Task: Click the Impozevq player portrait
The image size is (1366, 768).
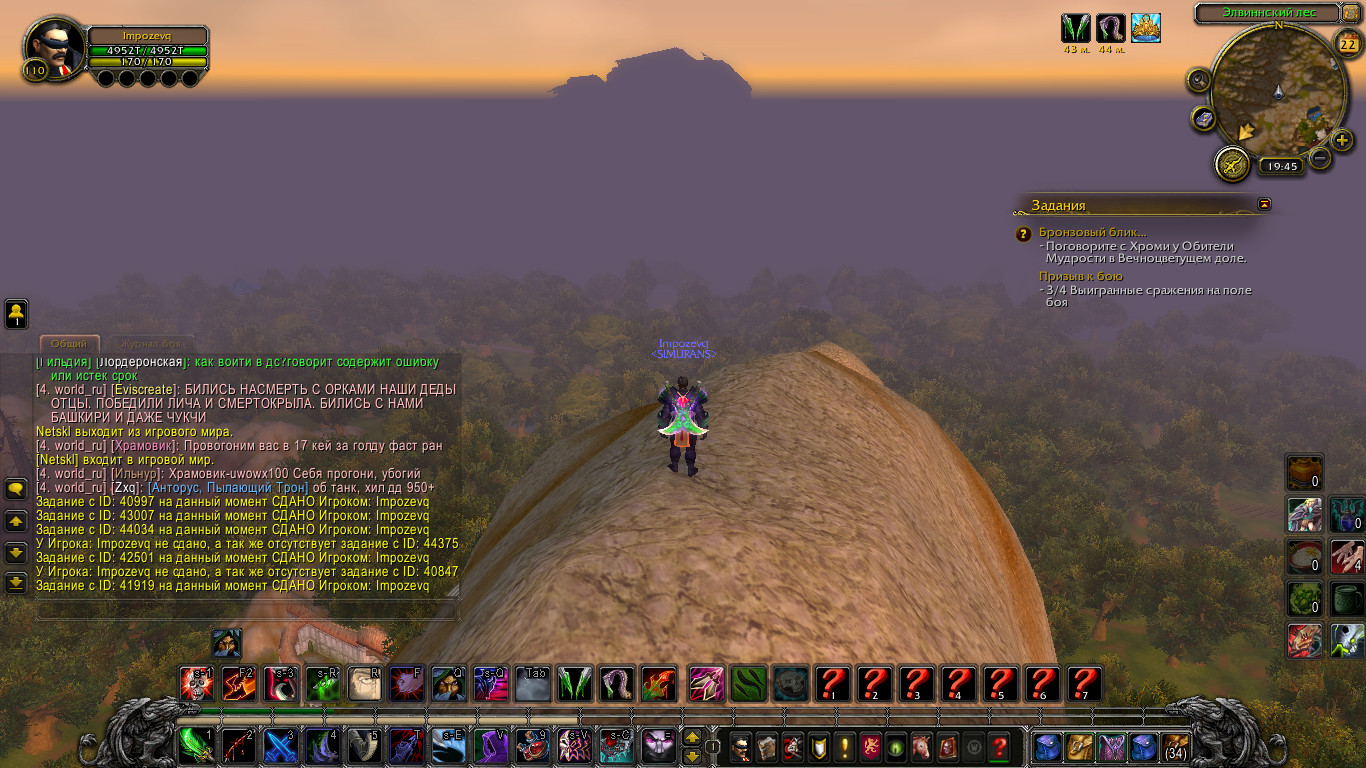Action: point(54,47)
